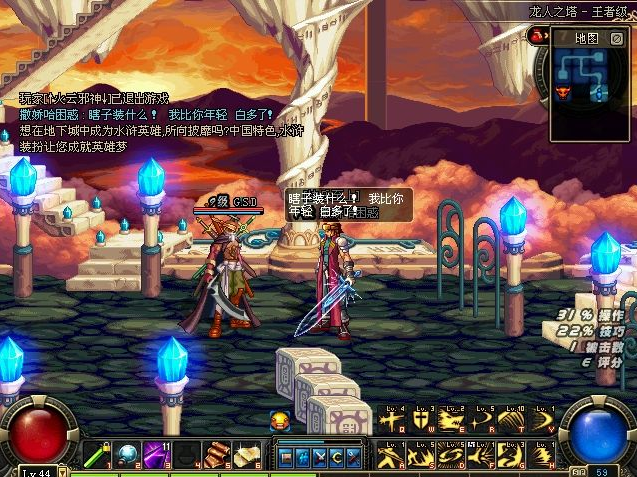
Task: Click the small arrow button beside Lv 44
Action: pyautogui.click(x=63, y=471)
